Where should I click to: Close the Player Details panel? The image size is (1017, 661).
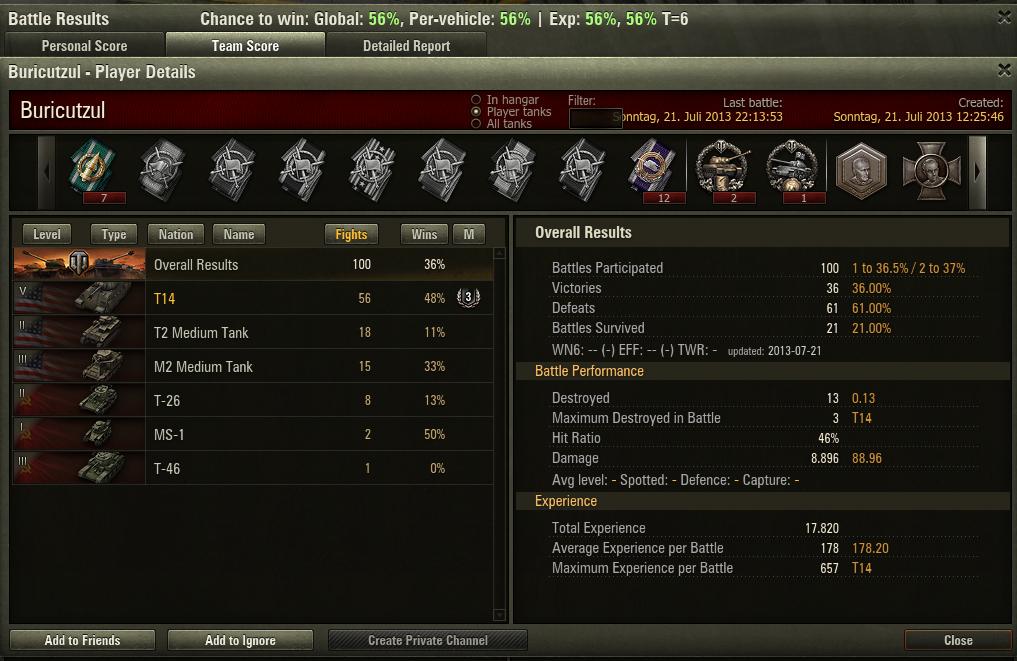pyautogui.click(x=1004, y=70)
